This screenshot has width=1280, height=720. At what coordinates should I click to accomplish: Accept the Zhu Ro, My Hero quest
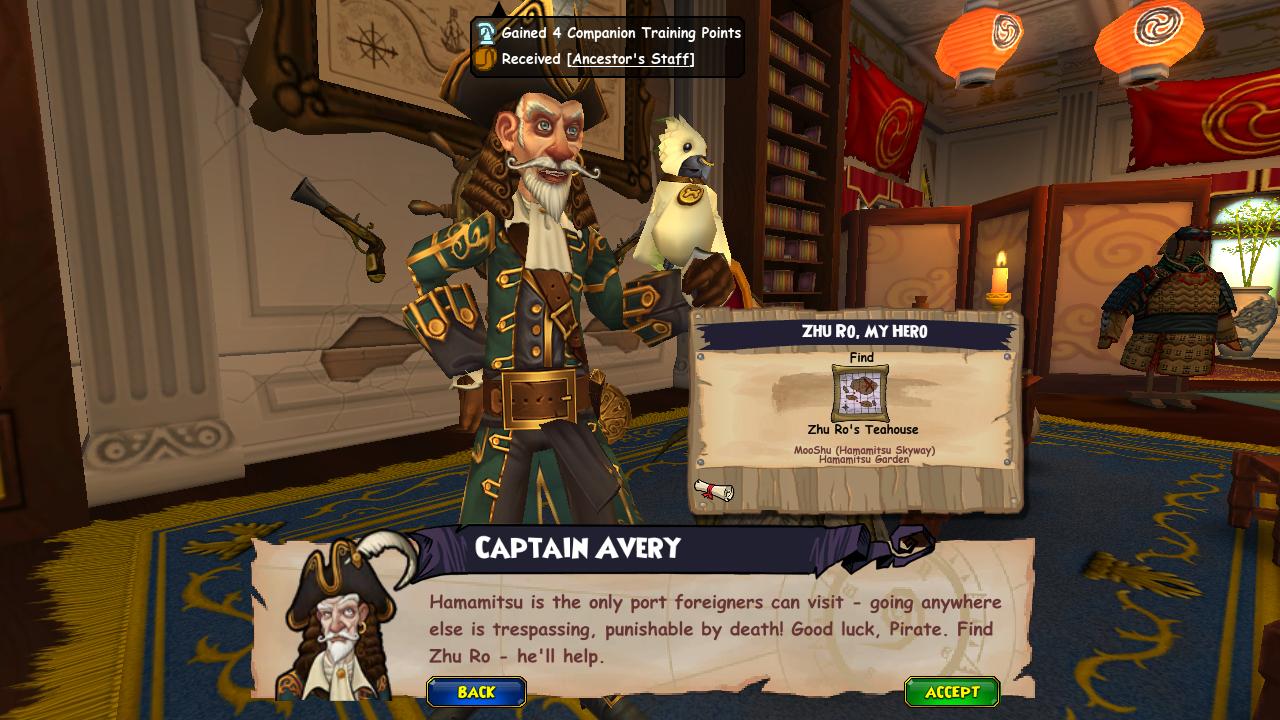click(951, 692)
